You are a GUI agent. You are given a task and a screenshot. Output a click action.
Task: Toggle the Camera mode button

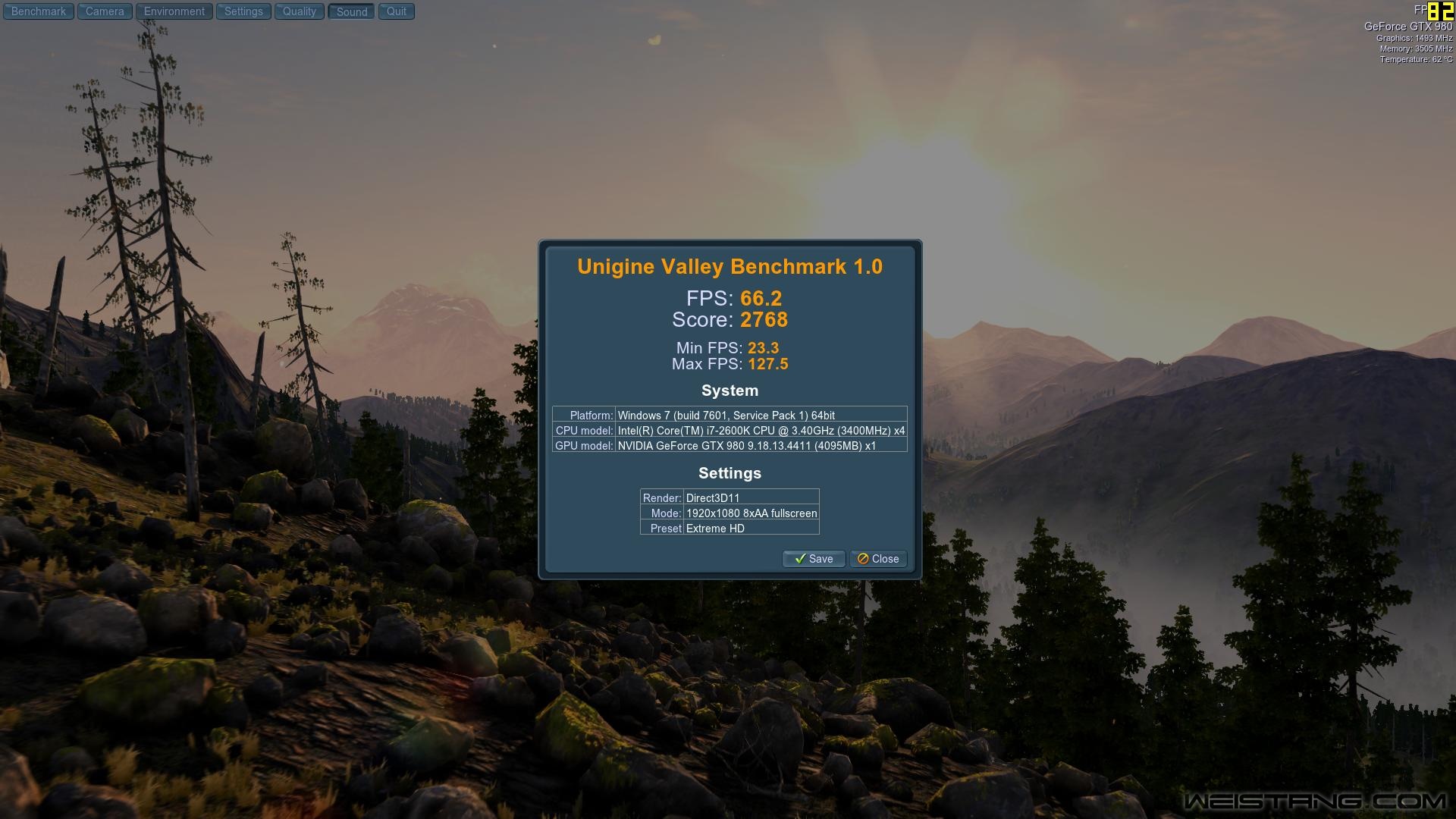point(104,11)
